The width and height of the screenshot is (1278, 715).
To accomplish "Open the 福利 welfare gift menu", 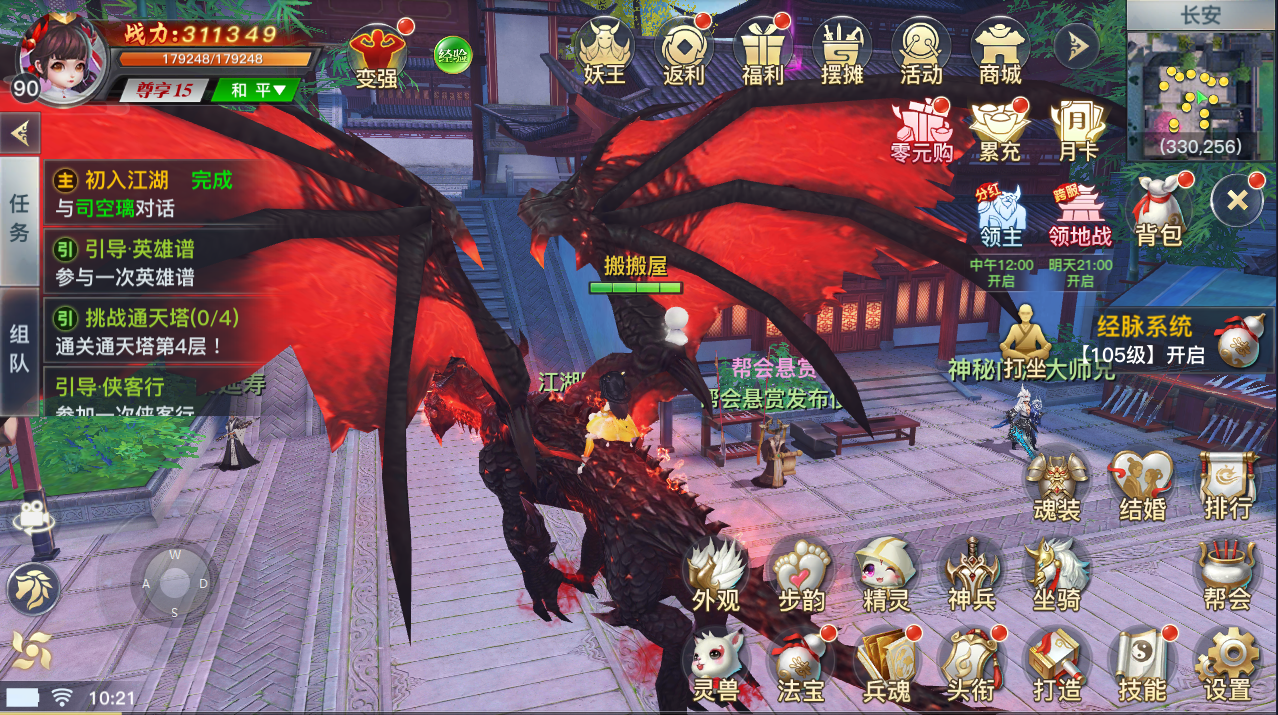I will click(762, 52).
